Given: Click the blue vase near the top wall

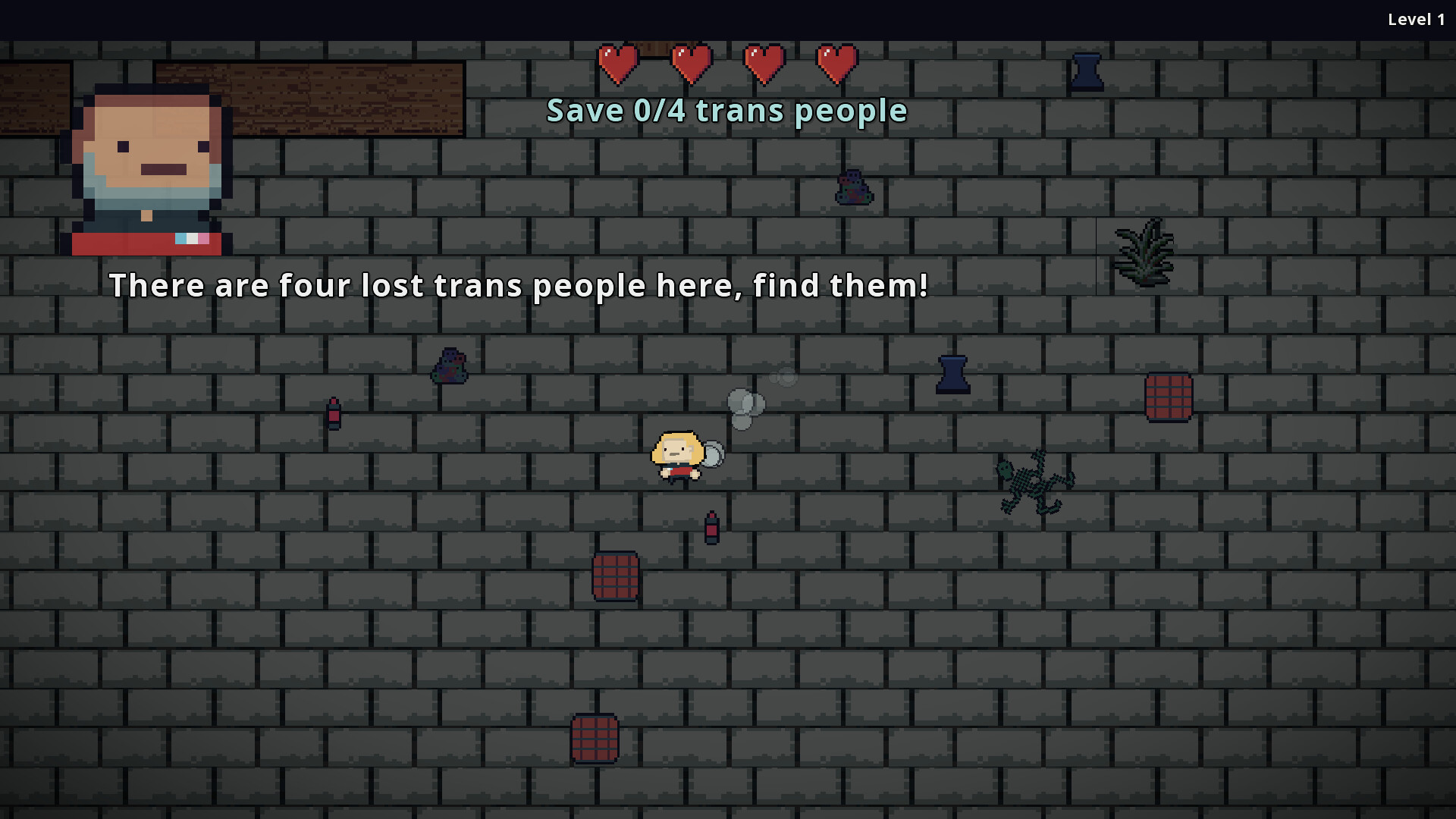Looking at the screenshot, I should (1089, 71).
